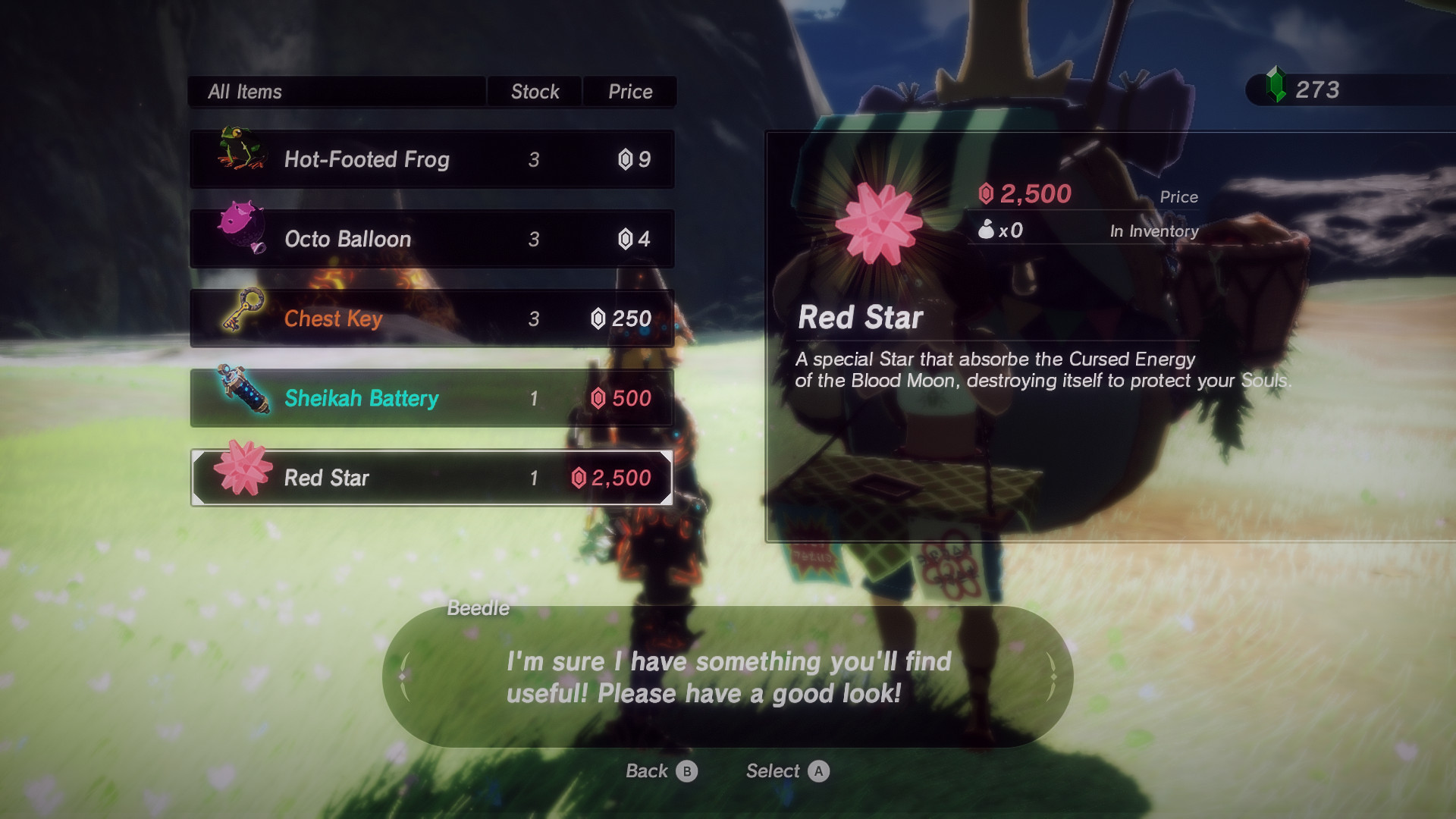The image size is (1456, 819).
Task: Click the Stock column header
Action: point(535,92)
